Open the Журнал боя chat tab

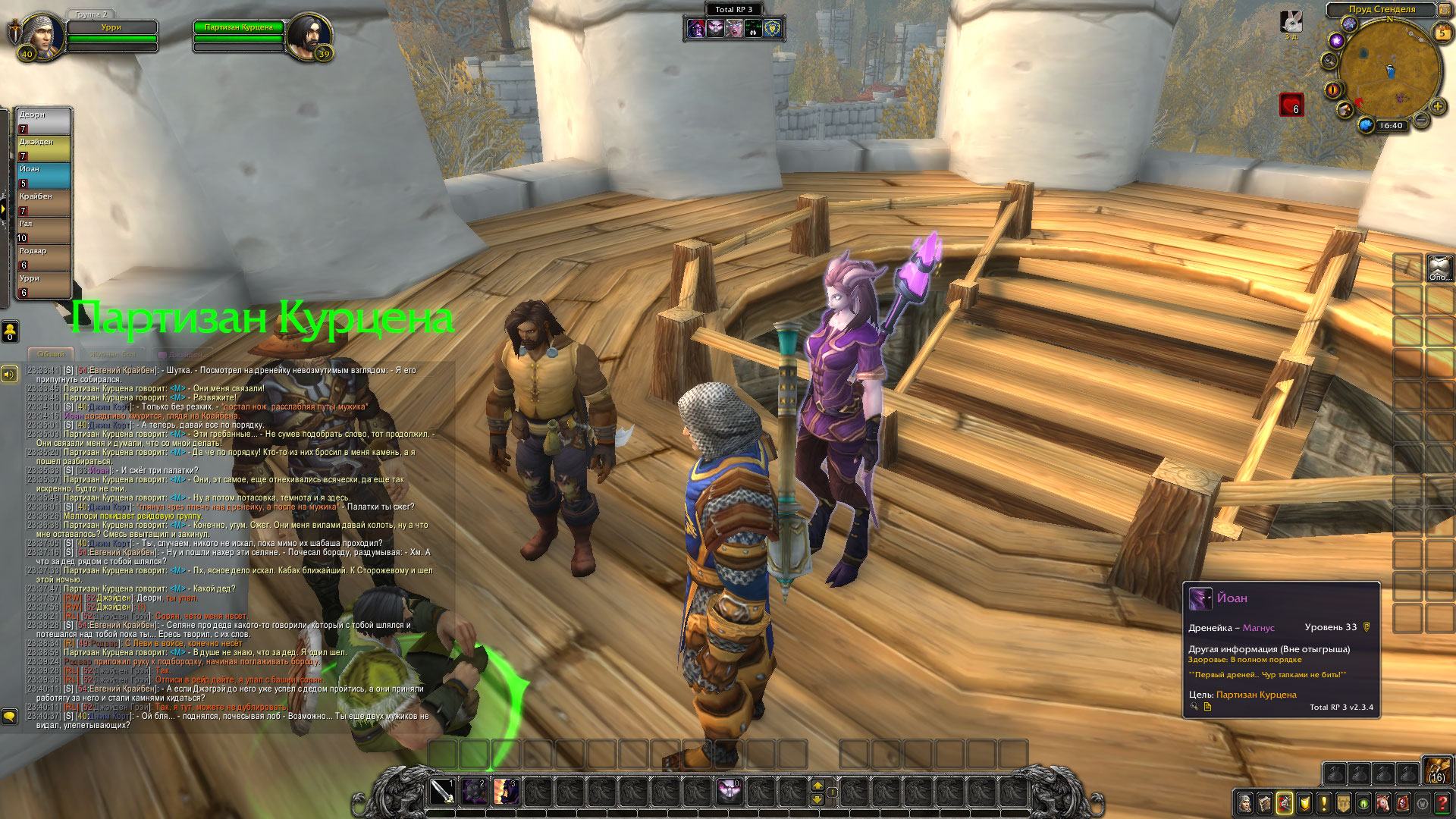point(113,354)
